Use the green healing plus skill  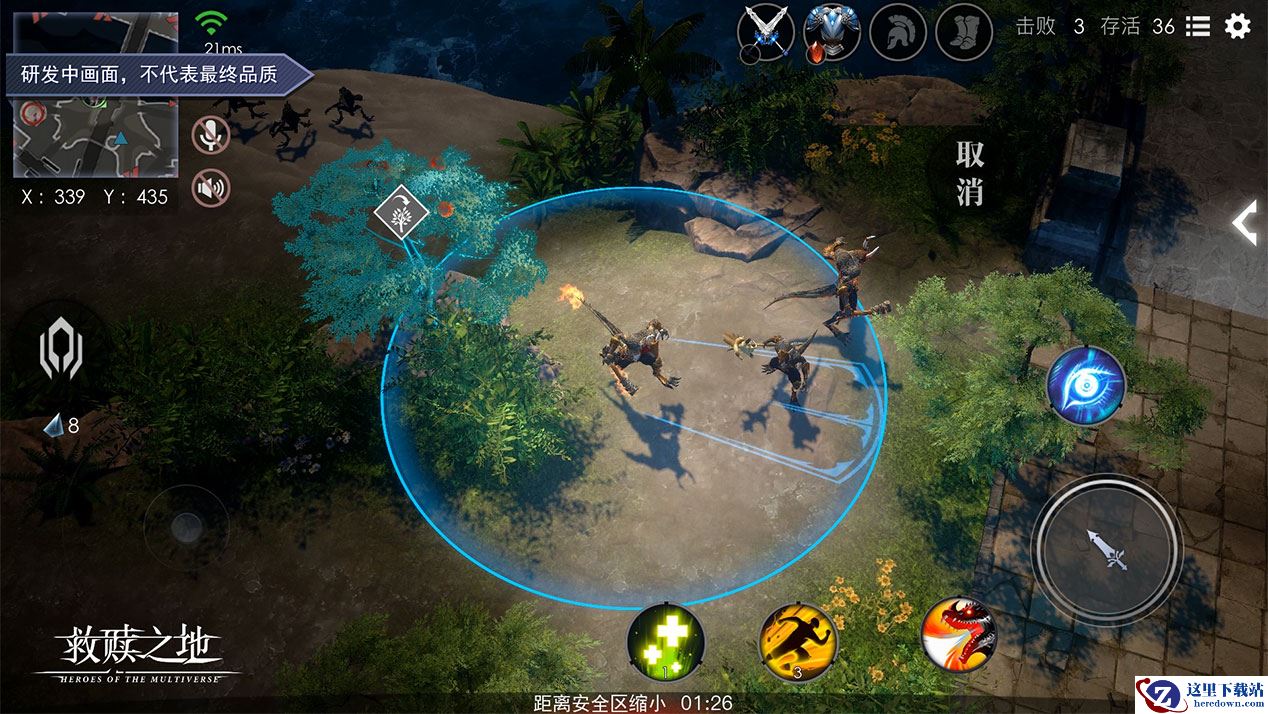coord(665,641)
